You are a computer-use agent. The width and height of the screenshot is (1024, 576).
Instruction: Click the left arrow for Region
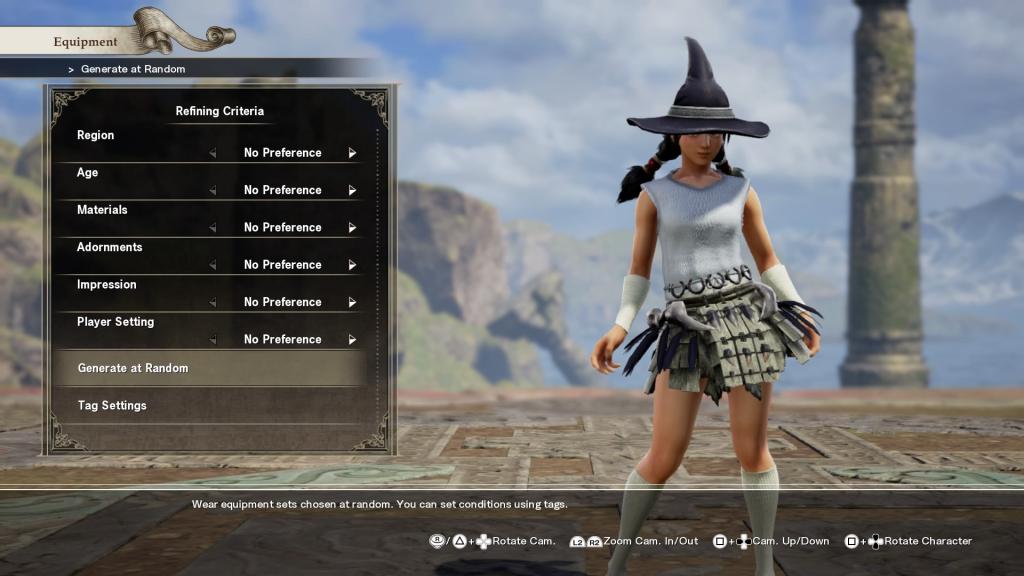[x=212, y=153]
